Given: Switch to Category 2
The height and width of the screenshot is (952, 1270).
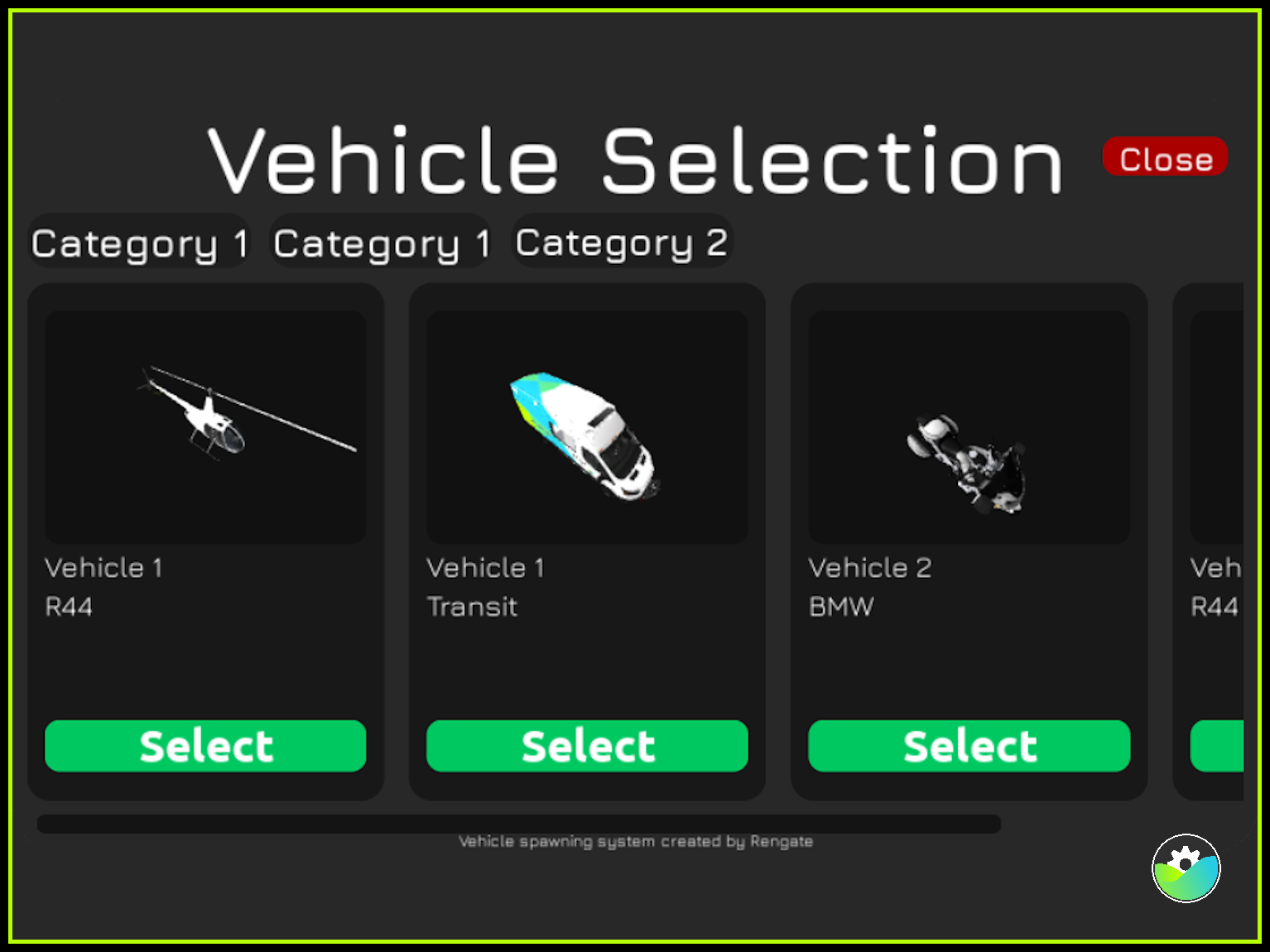Looking at the screenshot, I should [622, 242].
